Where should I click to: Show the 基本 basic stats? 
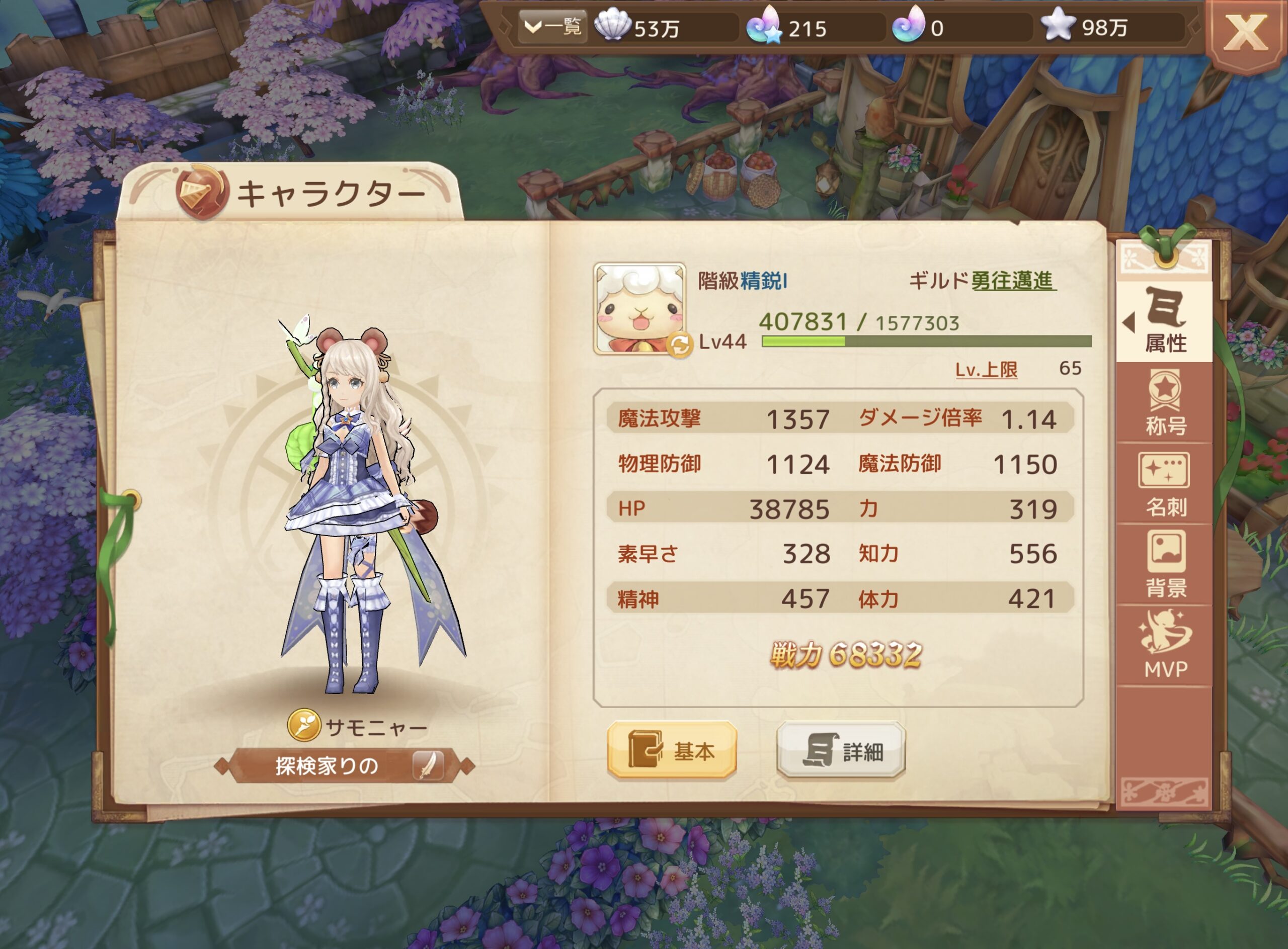[672, 750]
